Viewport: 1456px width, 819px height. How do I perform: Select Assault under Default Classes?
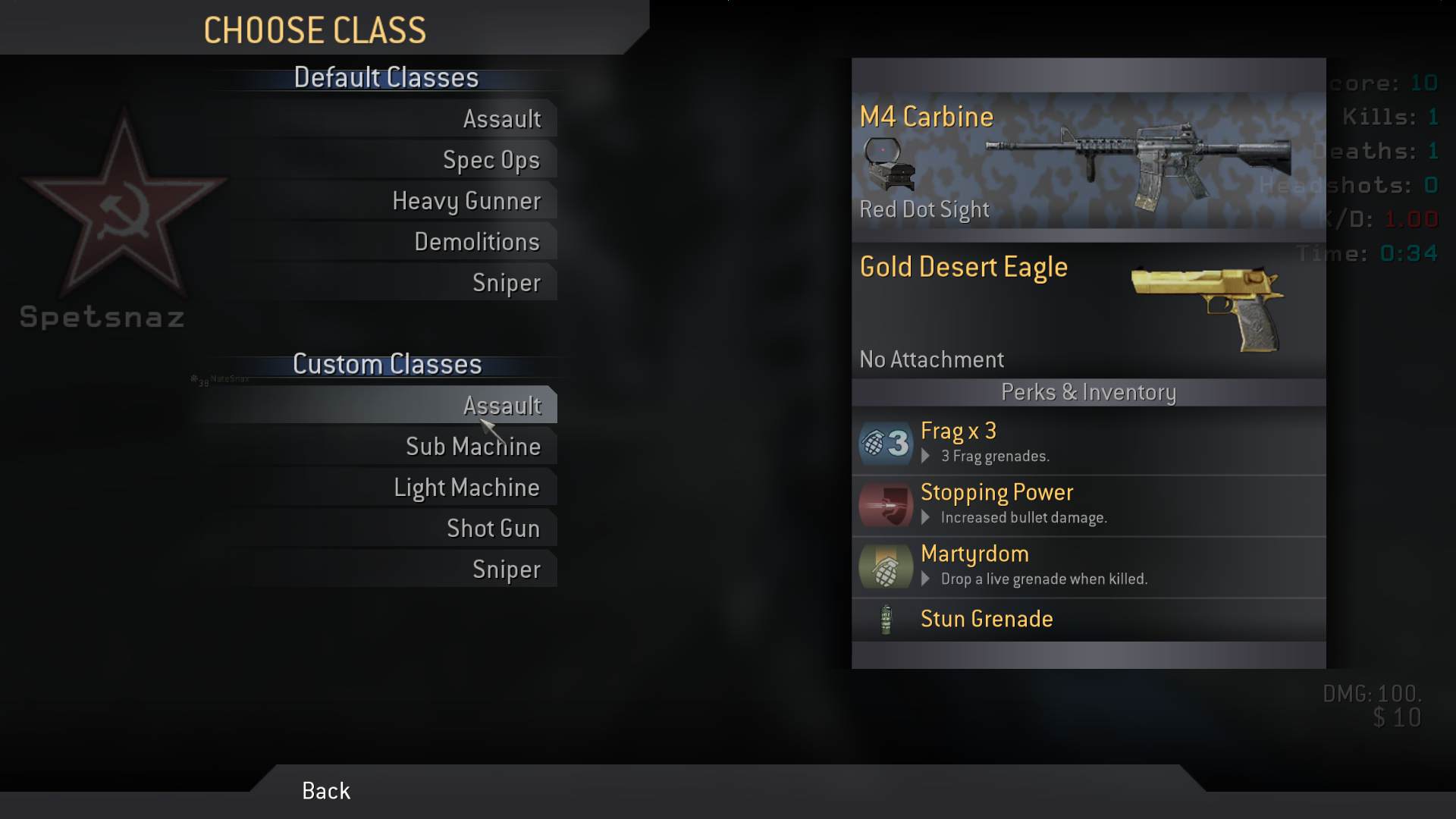501,119
